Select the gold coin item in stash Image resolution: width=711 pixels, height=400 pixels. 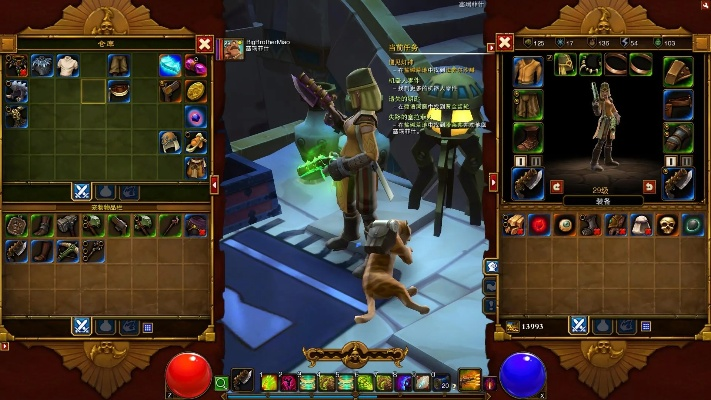click(196, 91)
